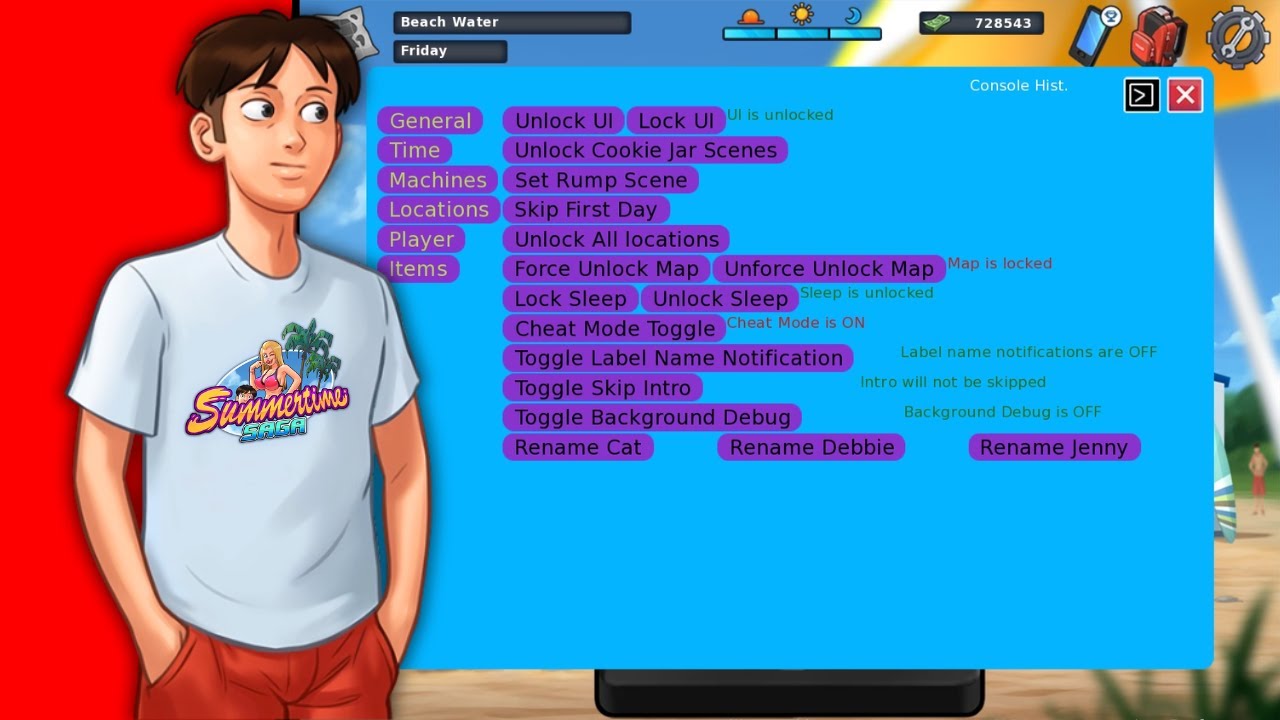The height and width of the screenshot is (720, 1280).
Task: Toggle Background Debug
Action: pos(651,417)
